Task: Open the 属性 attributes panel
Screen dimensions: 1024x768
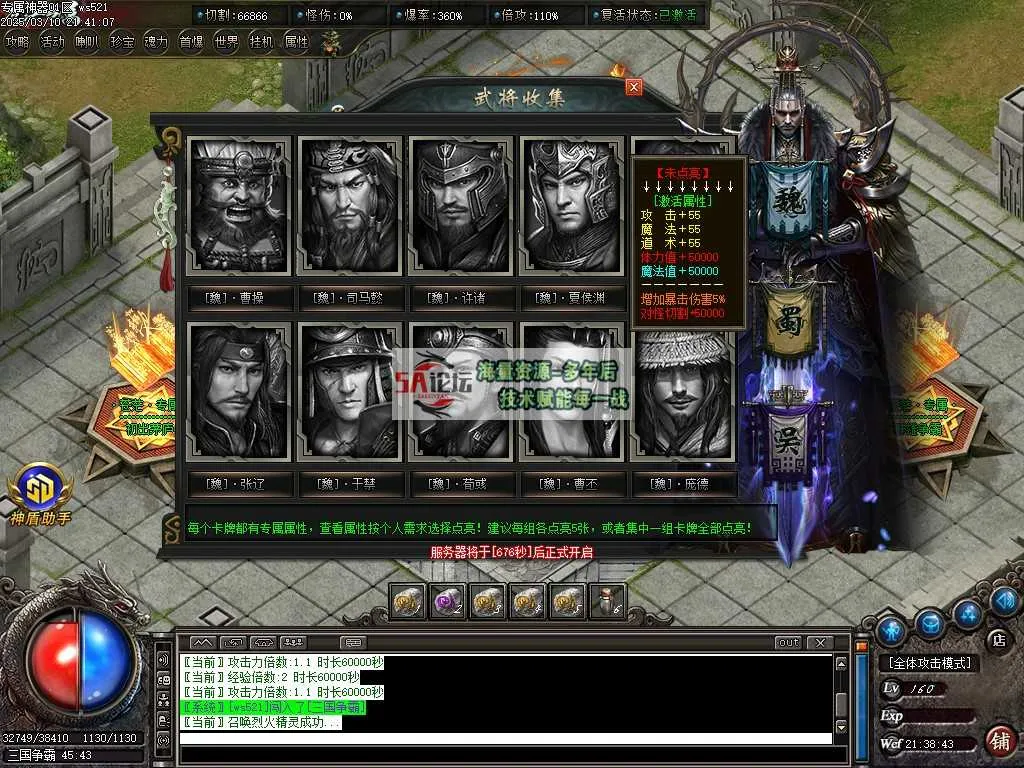Action: click(297, 42)
